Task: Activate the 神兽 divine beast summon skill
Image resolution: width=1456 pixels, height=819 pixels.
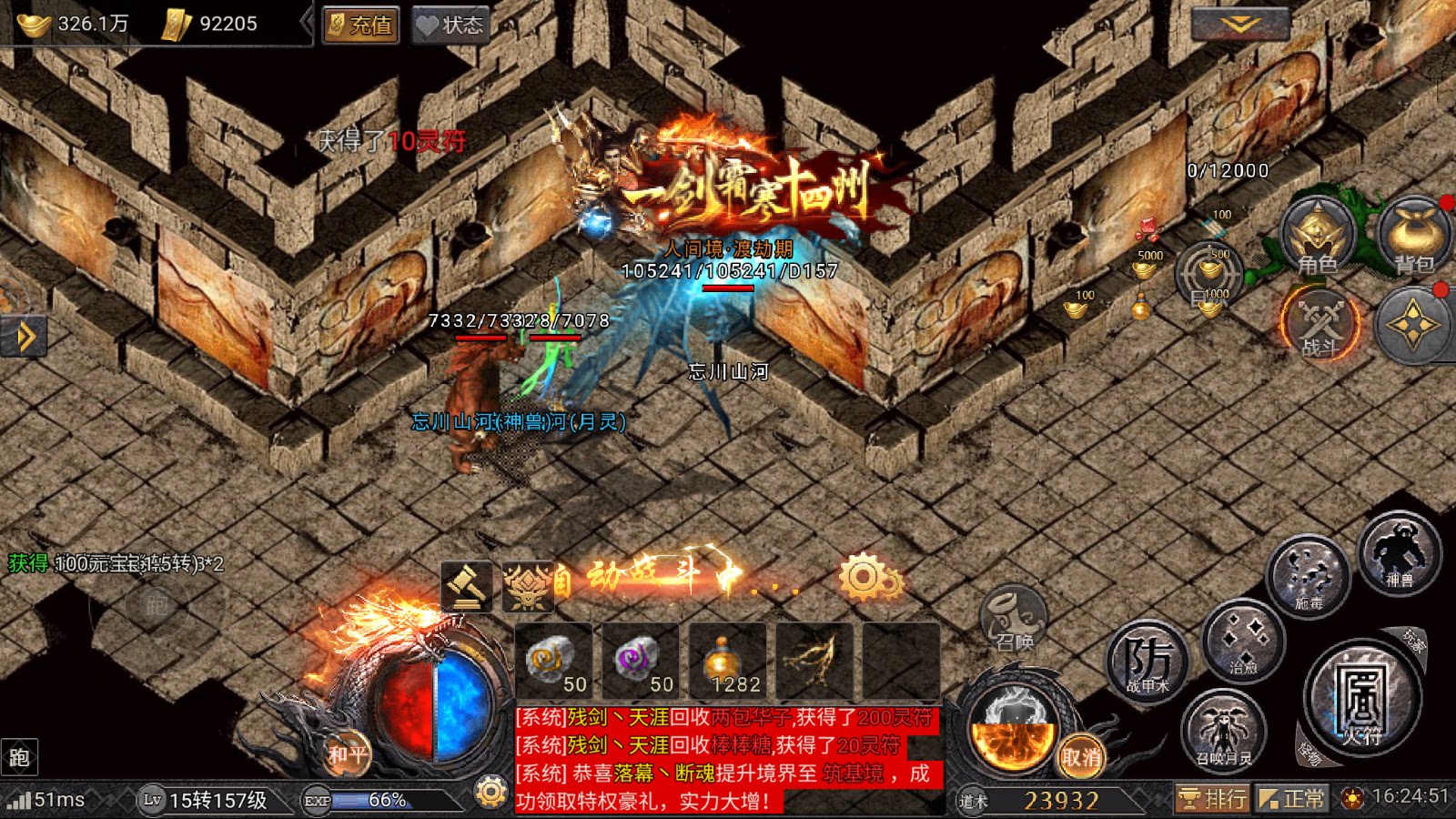Action: 1400,551
